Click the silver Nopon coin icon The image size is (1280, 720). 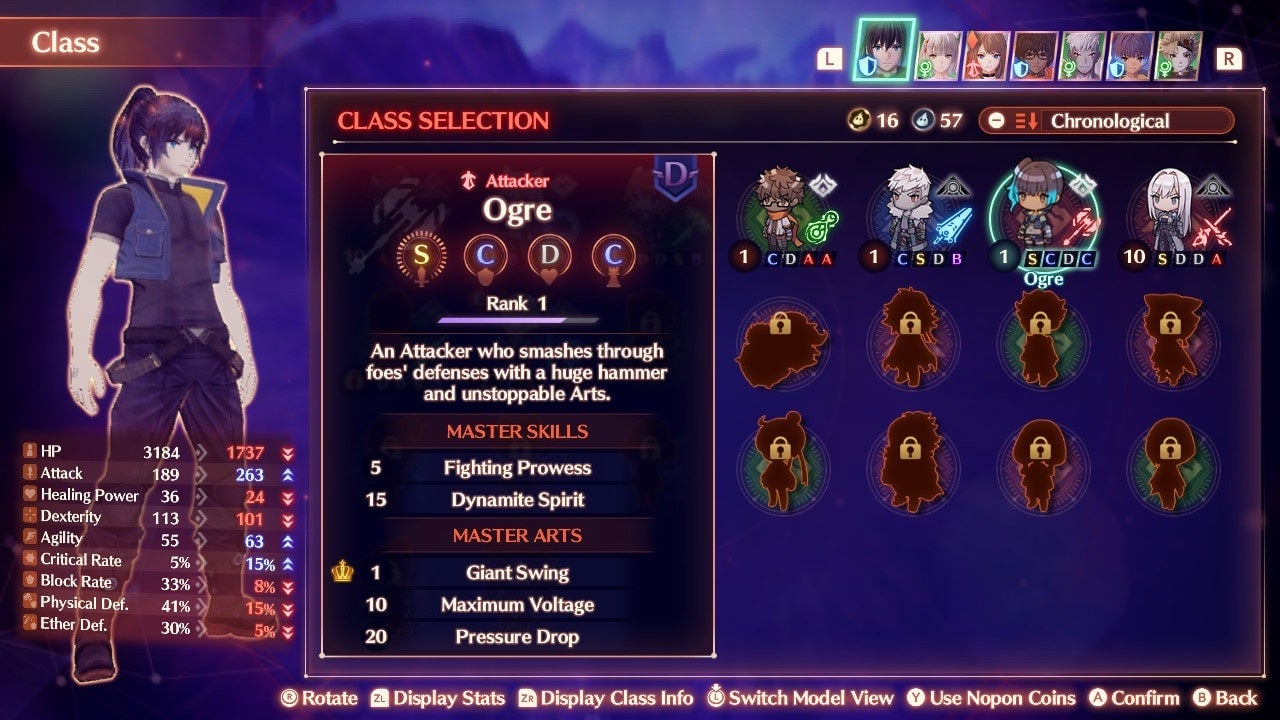924,121
